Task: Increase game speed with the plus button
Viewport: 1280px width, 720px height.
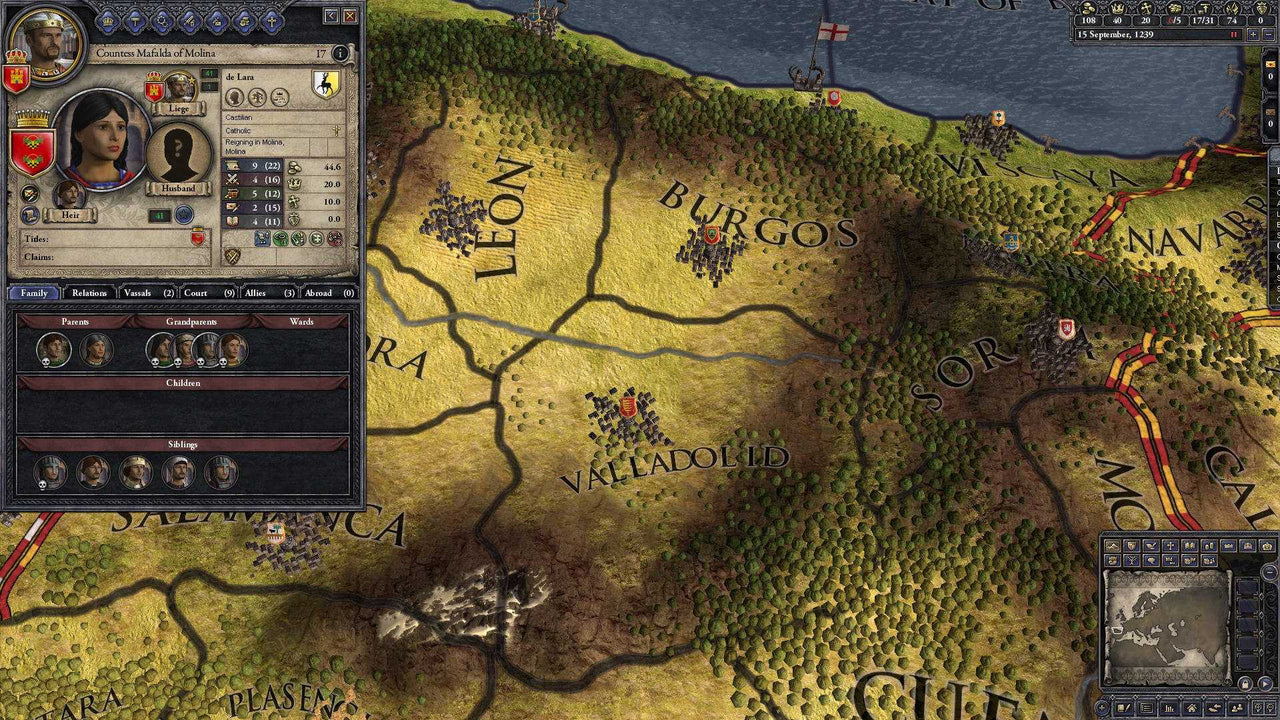Action: (x=1253, y=34)
